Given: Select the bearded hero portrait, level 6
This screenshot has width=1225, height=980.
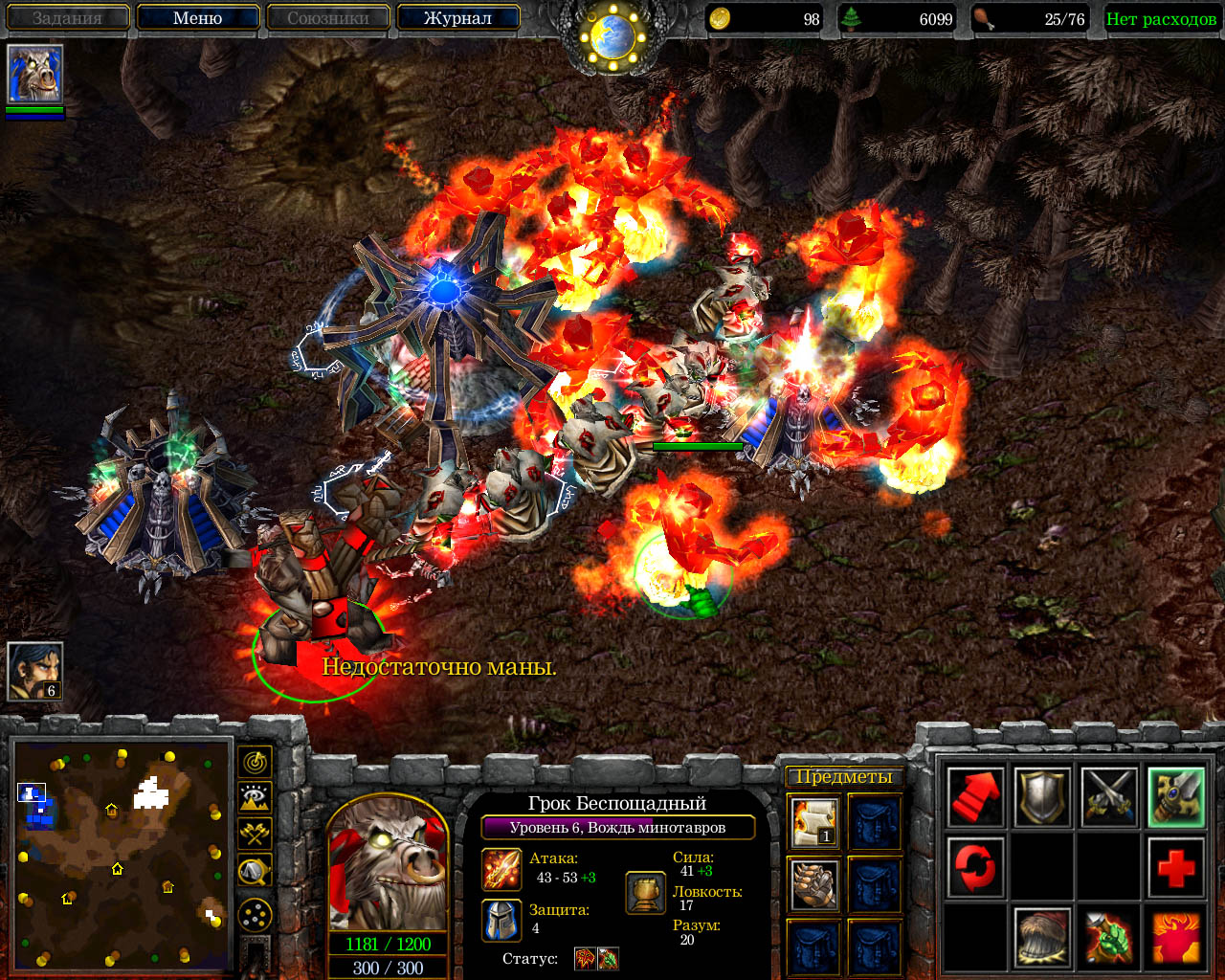Looking at the screenshot, I should (35, 671).
